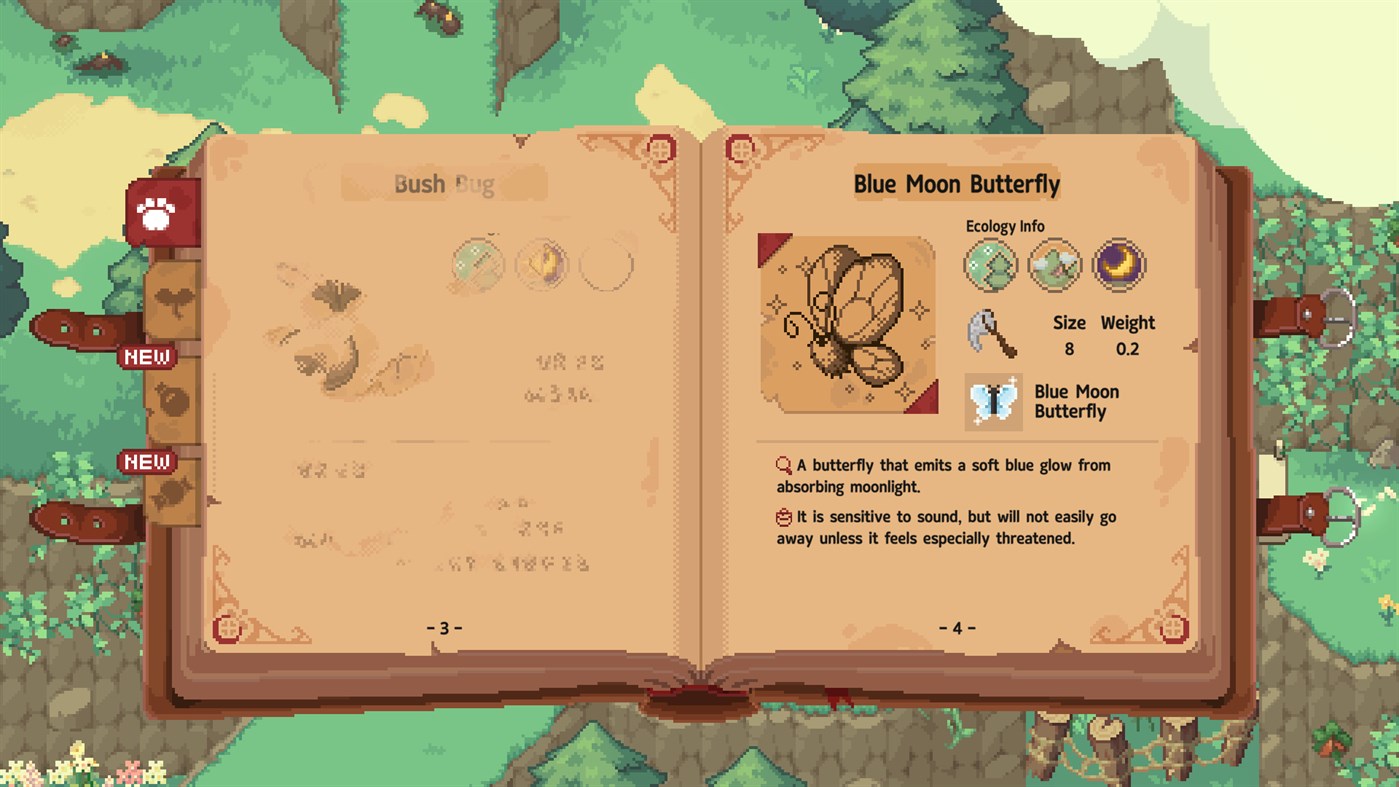The width and height of the screenshot is (1399, 787).
Task: Click page number 4 on right page
Action: coord(957,627)
